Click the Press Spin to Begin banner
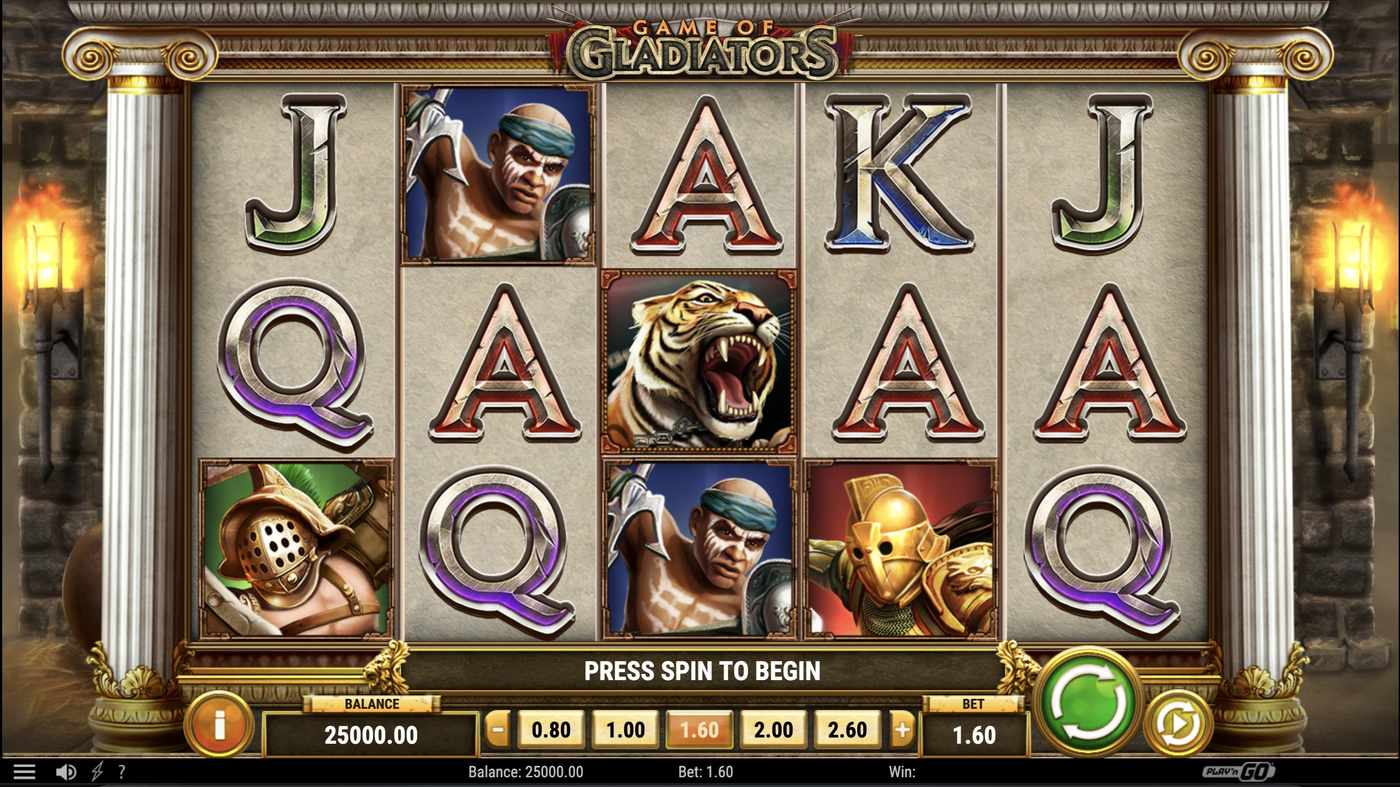Screen dimensions: 1400x787 click(x=700, y=670)
